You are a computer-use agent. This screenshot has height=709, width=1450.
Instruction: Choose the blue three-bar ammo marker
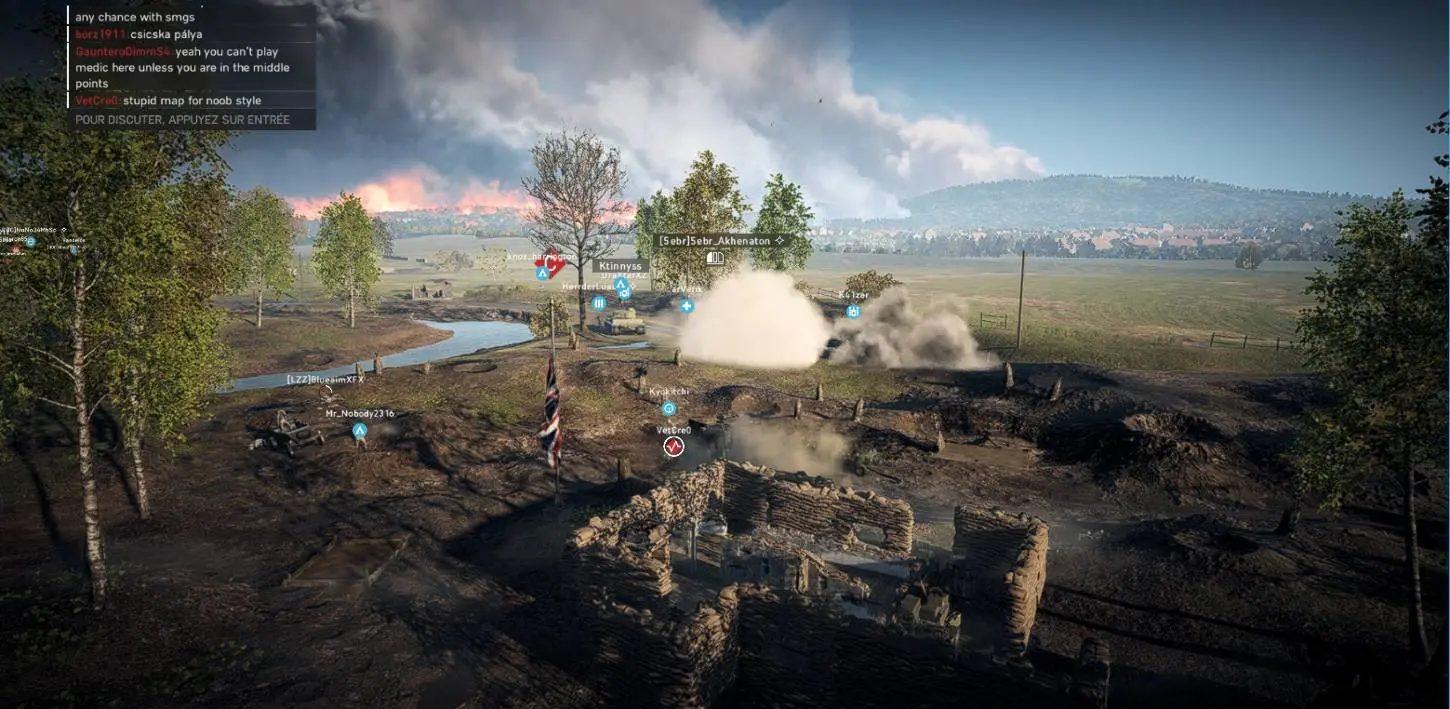tap(599, 303)
